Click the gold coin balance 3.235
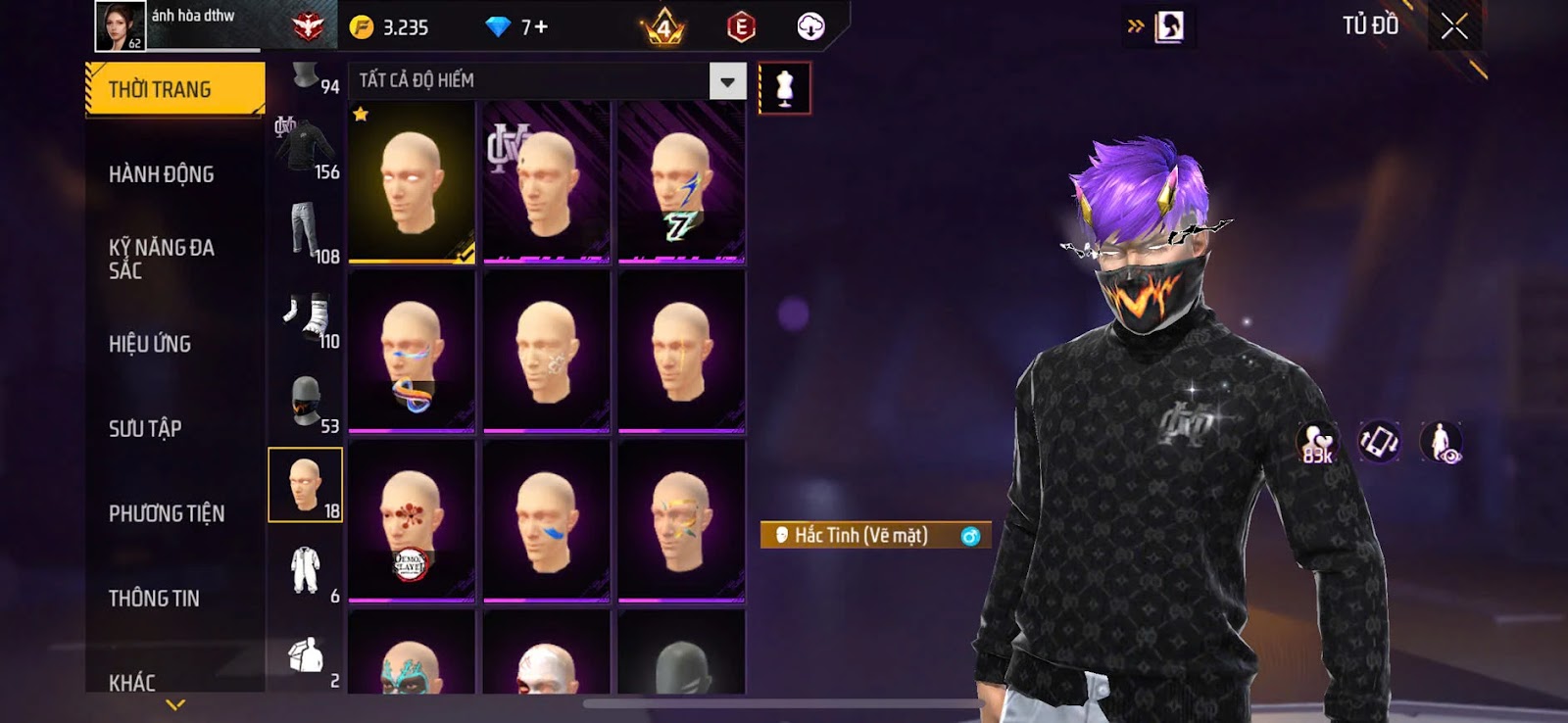 [x=392, y=27]
